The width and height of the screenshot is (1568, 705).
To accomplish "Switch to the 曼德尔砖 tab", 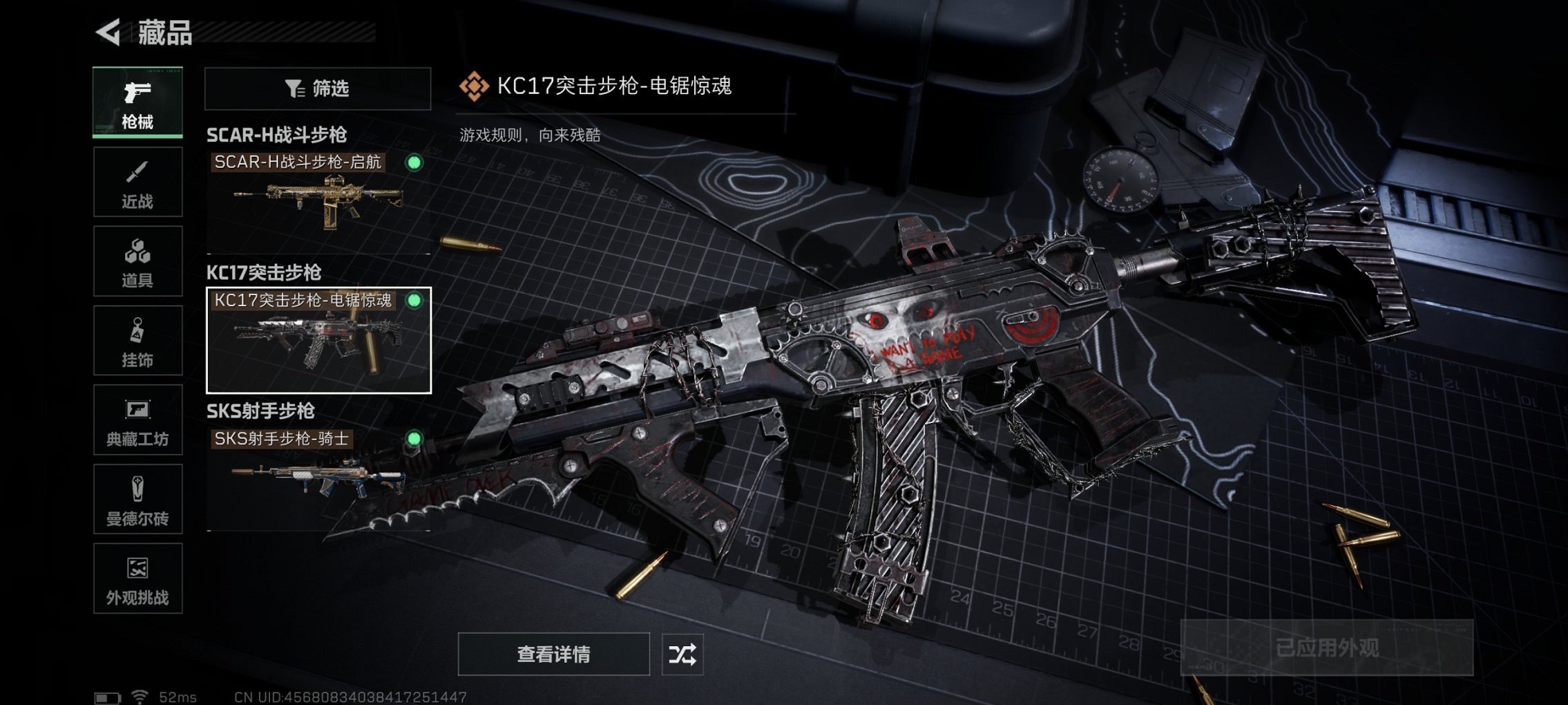I will click(137, 499).
